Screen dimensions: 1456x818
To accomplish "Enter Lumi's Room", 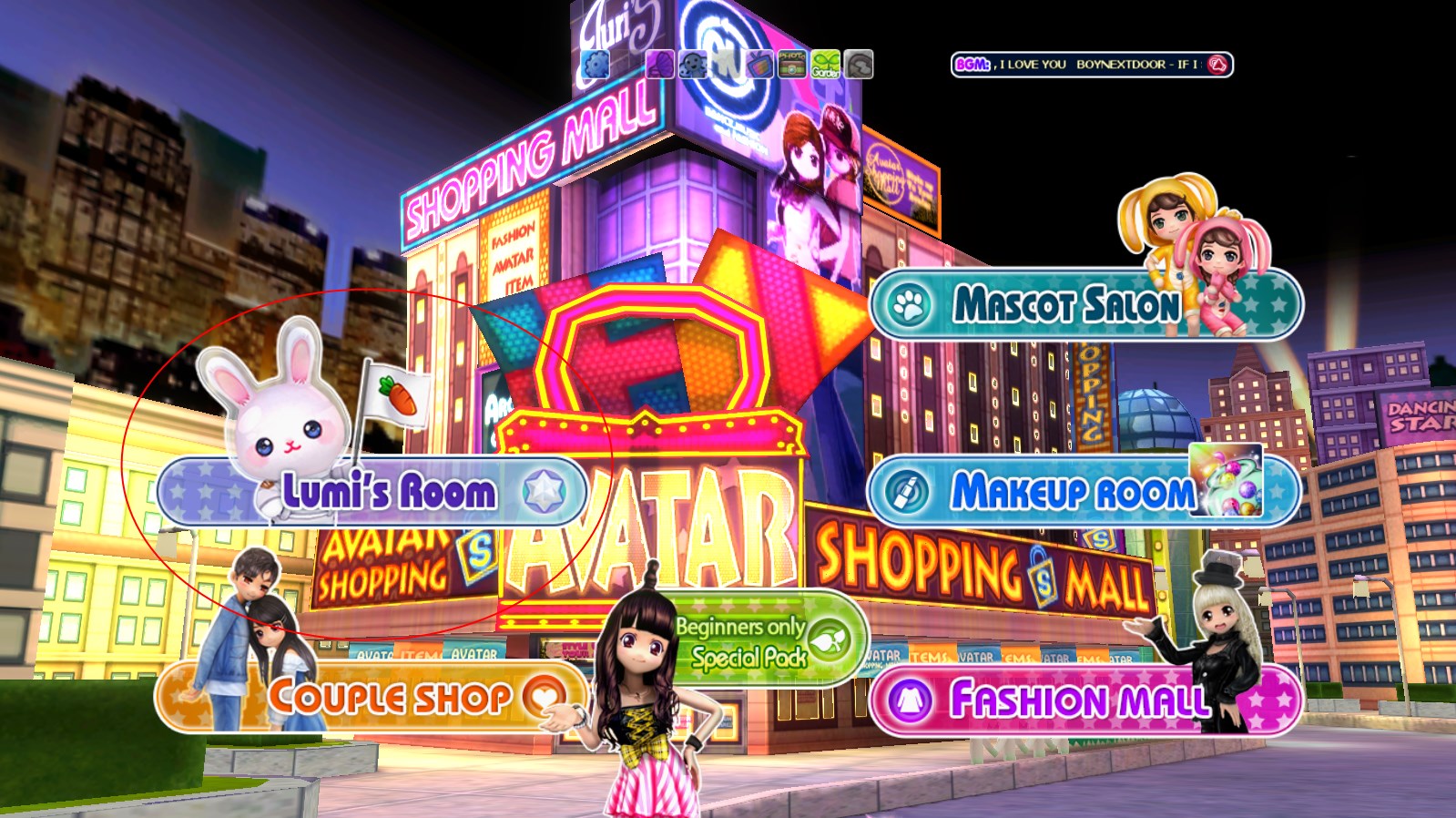I will (387, 492).
